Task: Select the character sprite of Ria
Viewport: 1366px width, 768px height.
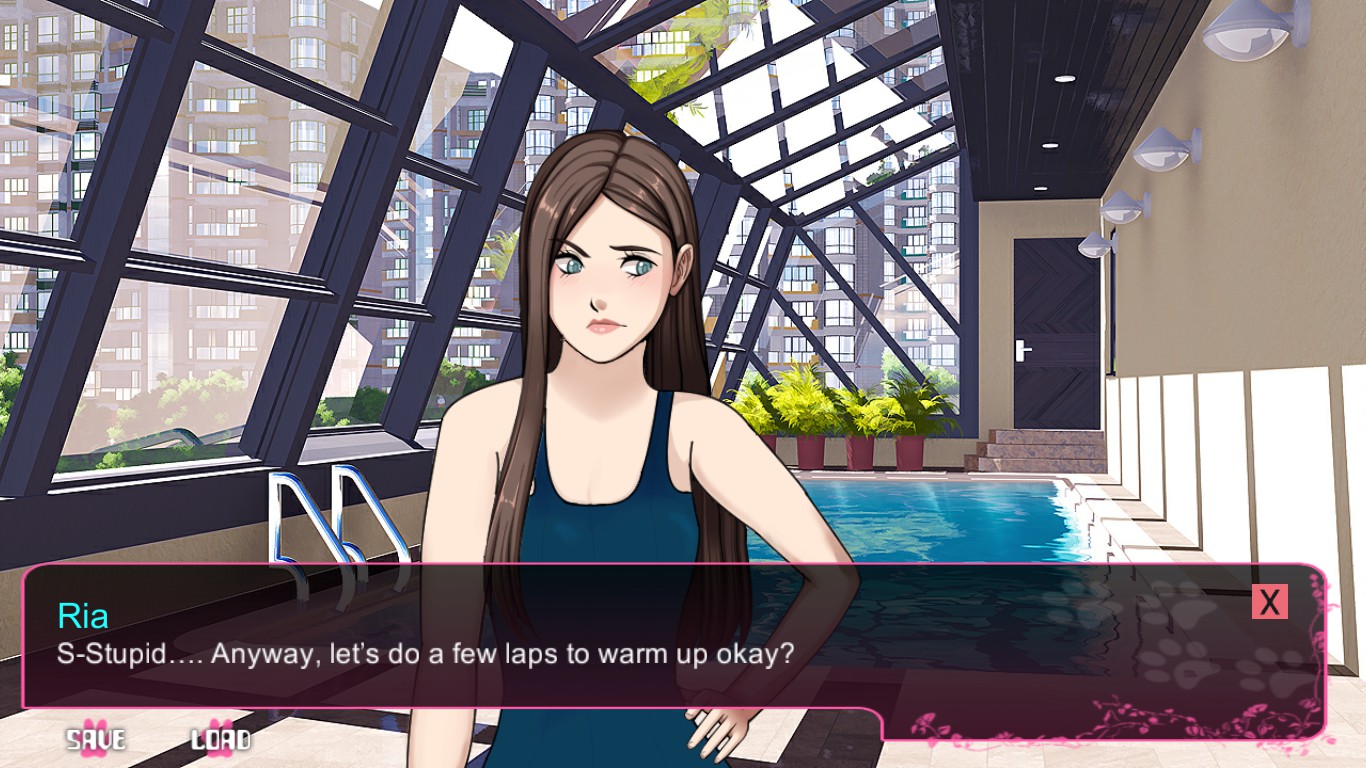Action: pos(600,400)
